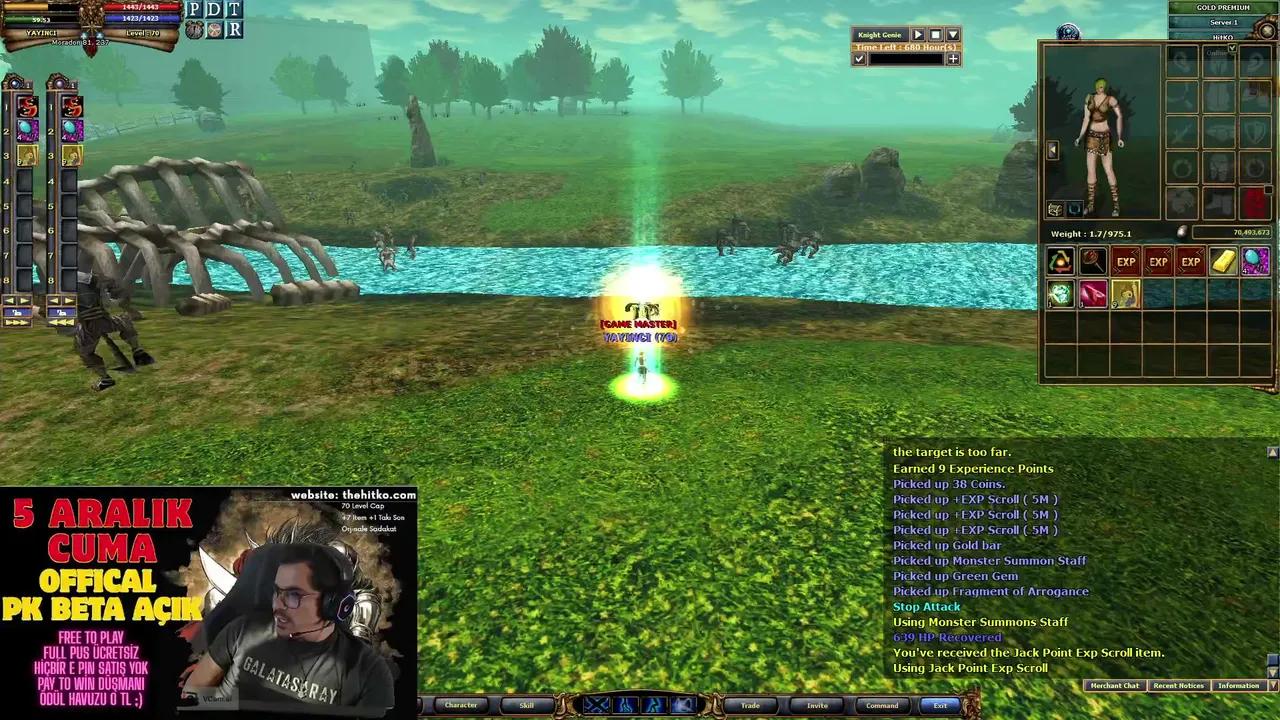Click the R button beside the party frame
The height and width of the screenshot is (720, 1280).
pyautogui.click(x=235, y=28)
